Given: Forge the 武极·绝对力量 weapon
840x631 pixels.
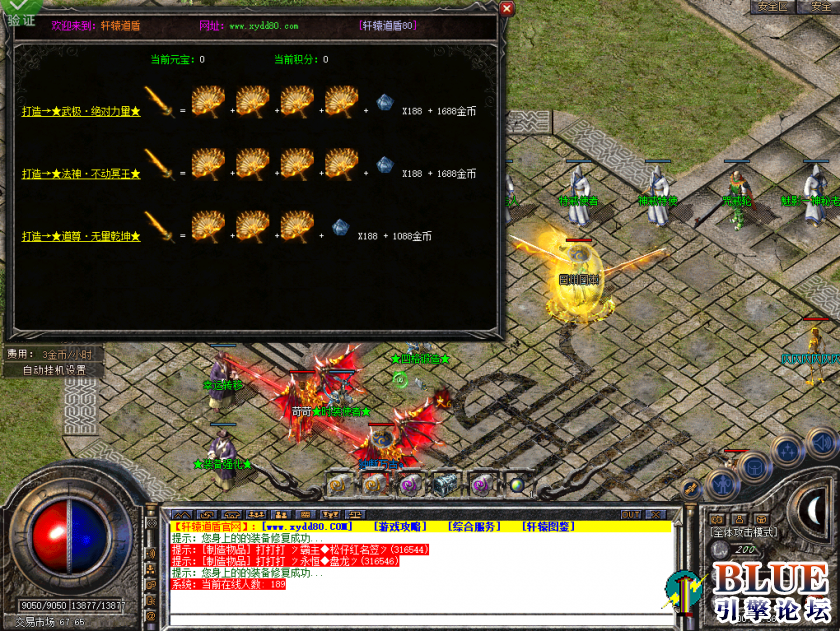Looking at the screenshot, I should click(x=82, y=111).
